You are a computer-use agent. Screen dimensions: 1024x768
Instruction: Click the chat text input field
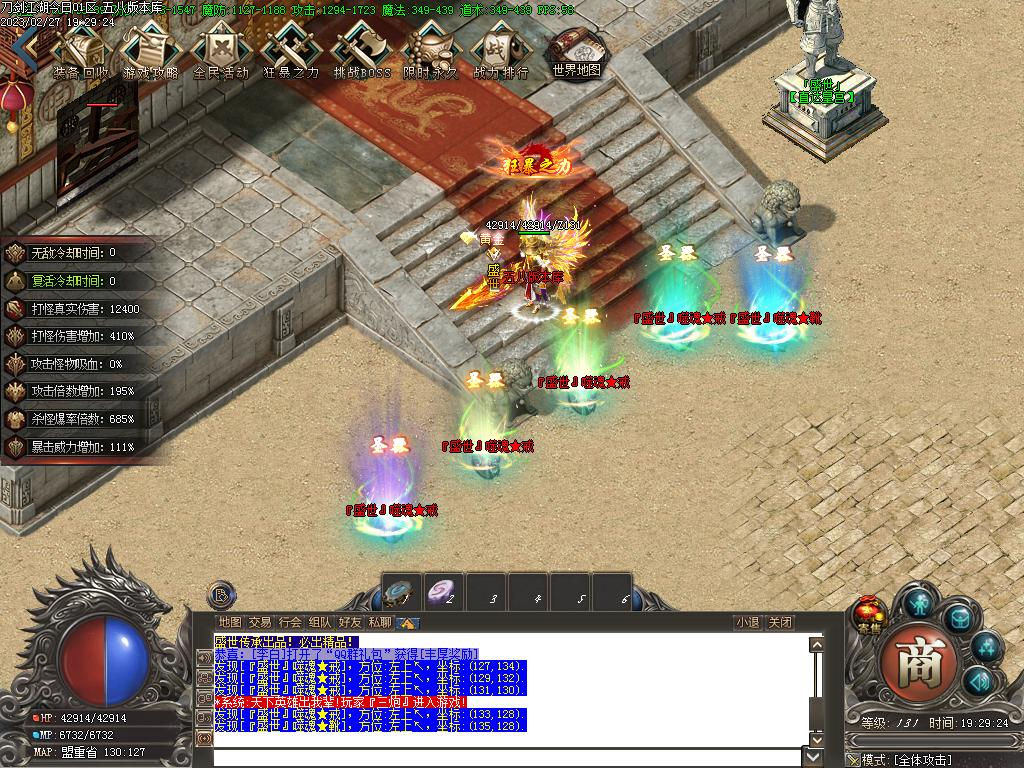click(x=510, y=756)
